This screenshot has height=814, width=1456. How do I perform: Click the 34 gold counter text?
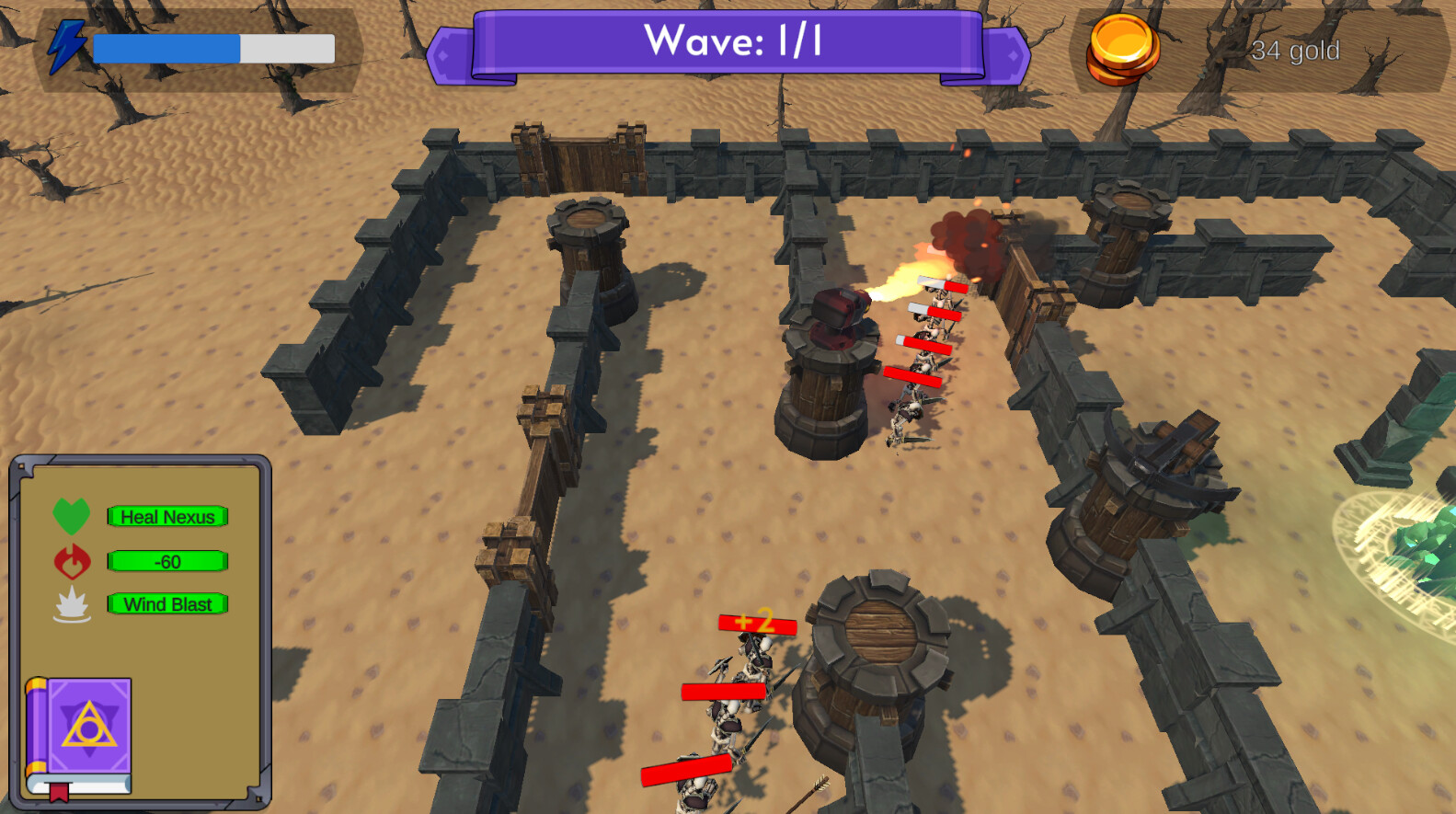click(x=1297, y=51)
